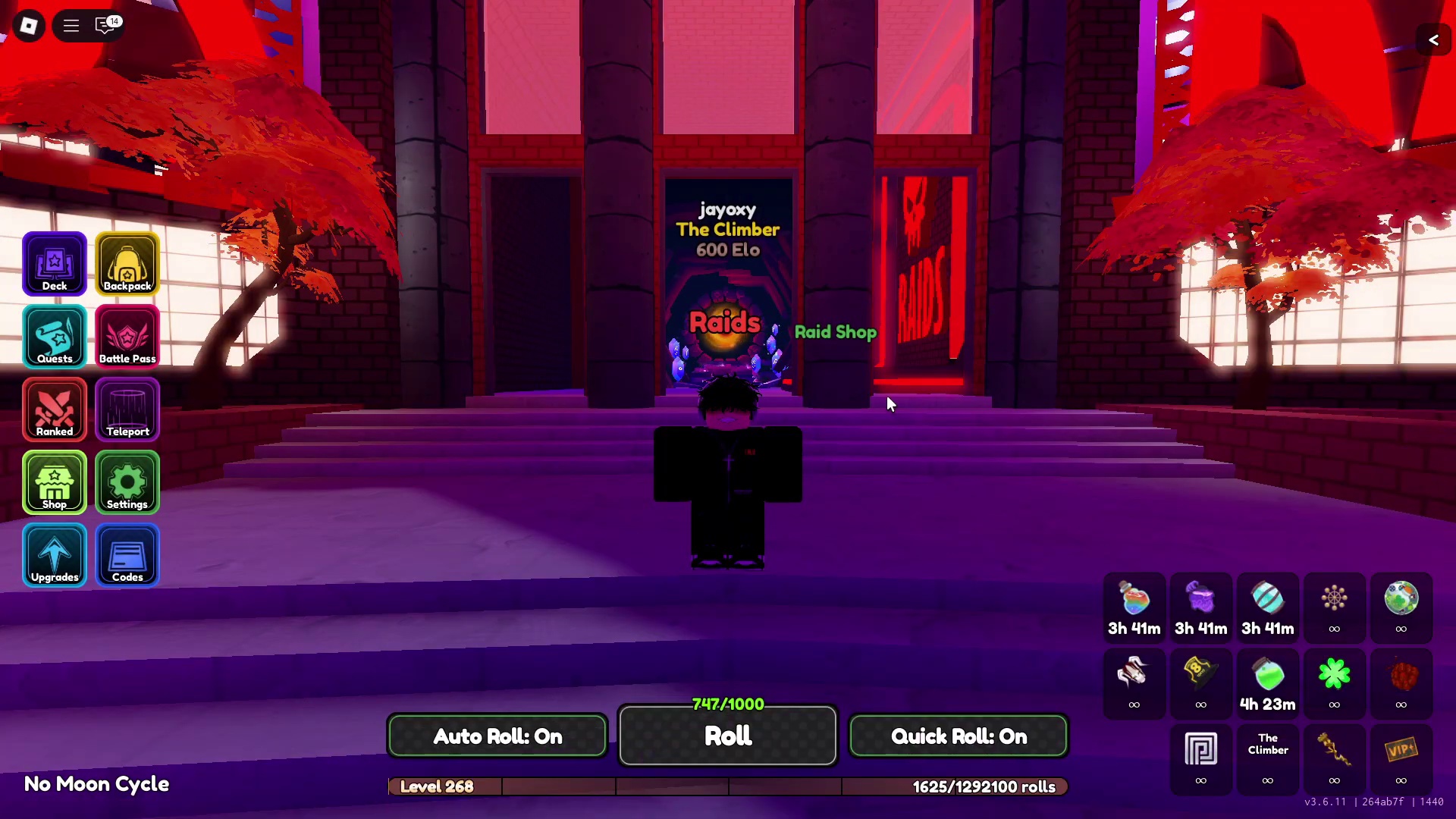The image size is (1456, 819).
Task: Open the Roblox chat with 14 notifications
Action: (x=106, y=26)
